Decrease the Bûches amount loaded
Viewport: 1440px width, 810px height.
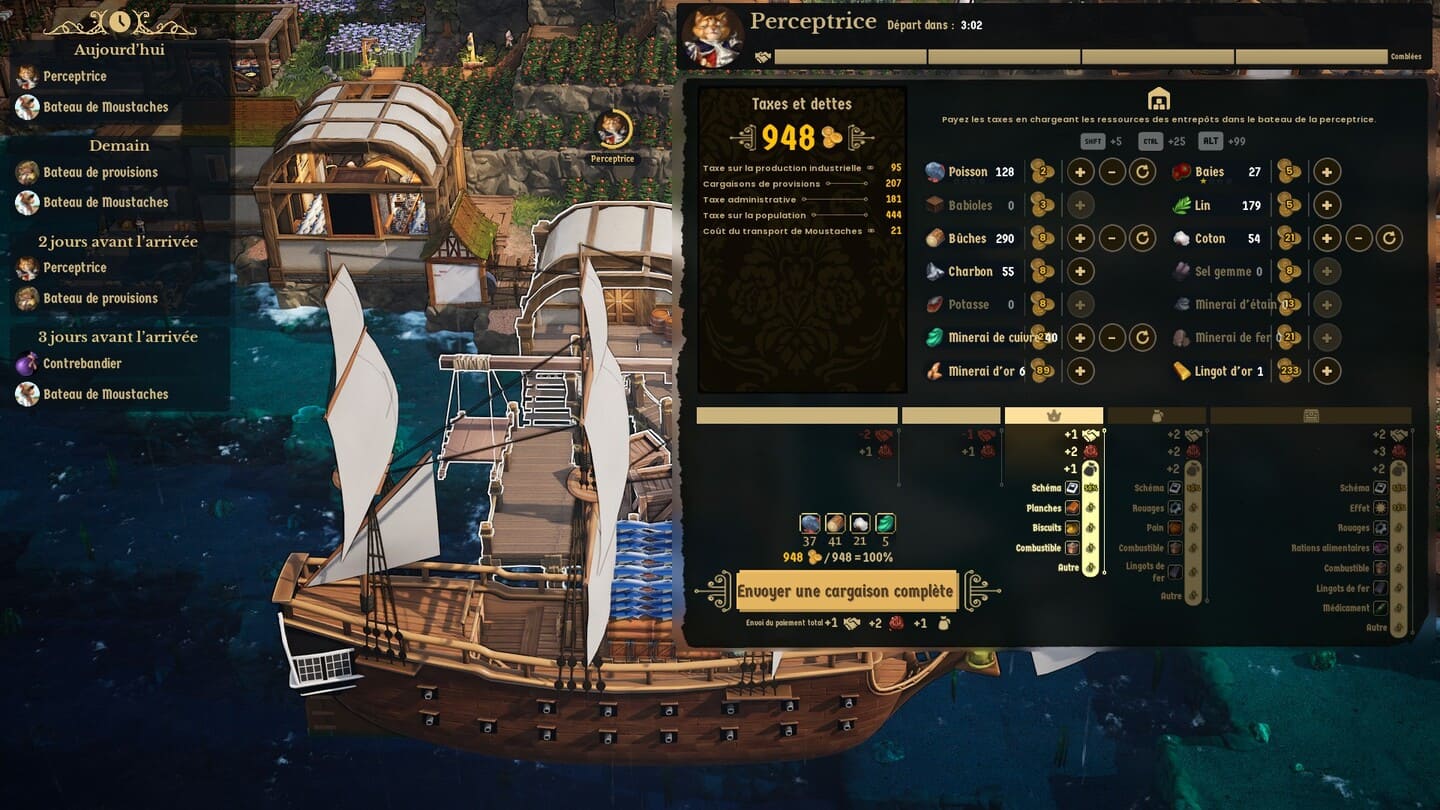pyautogui.click(x=1112, y=239)
